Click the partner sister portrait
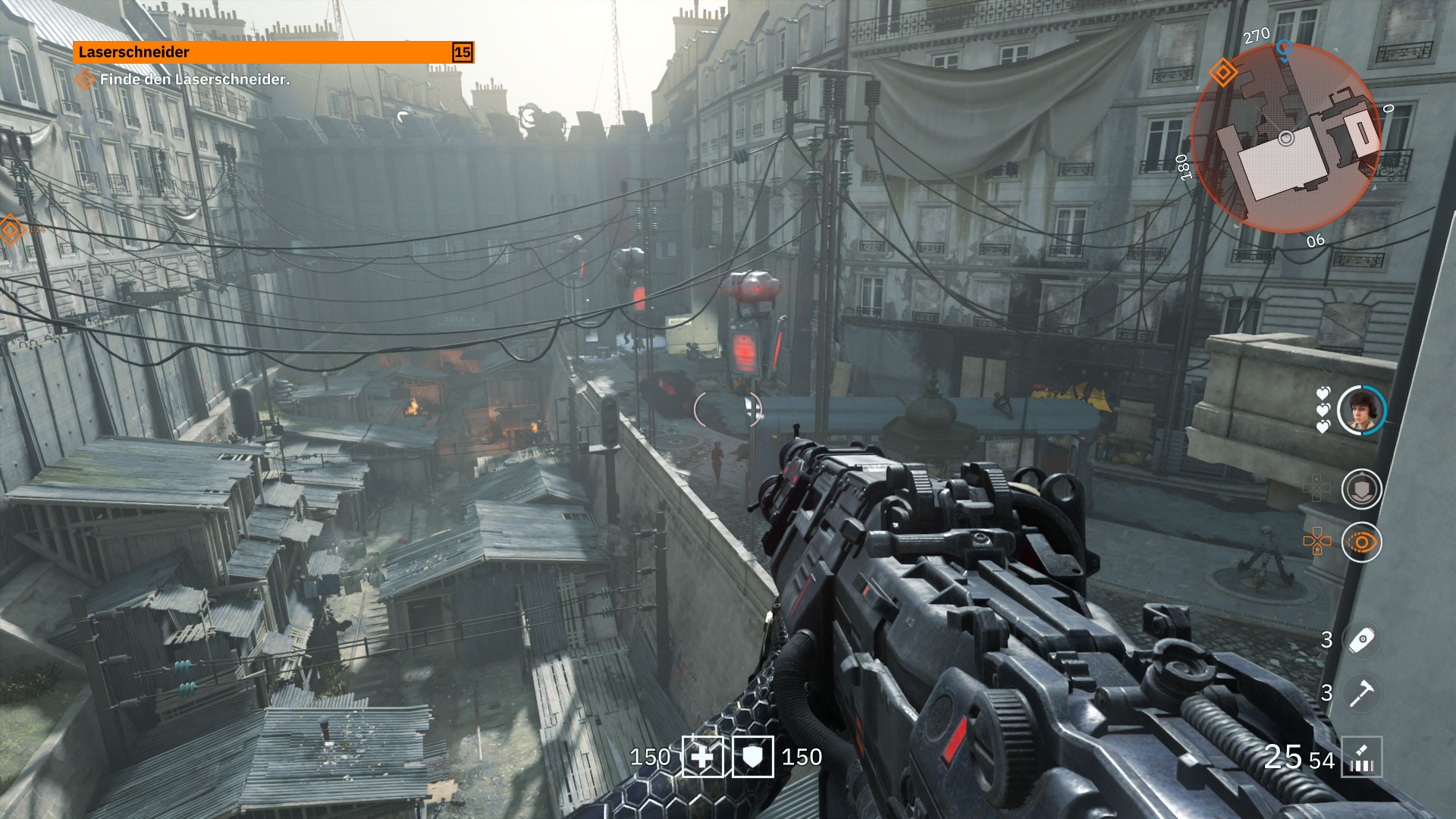This screenshot has width=1456, height=819. 1361,410
